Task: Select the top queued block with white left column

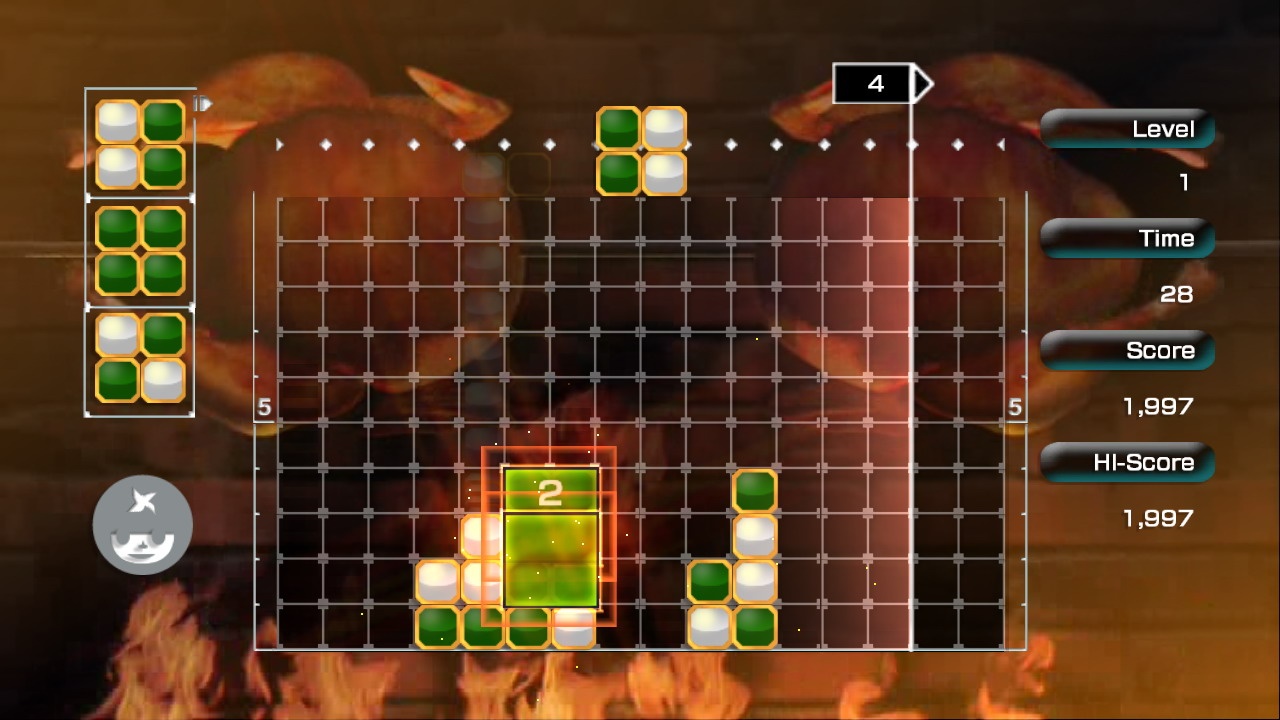Action: (x=140, y=144)
